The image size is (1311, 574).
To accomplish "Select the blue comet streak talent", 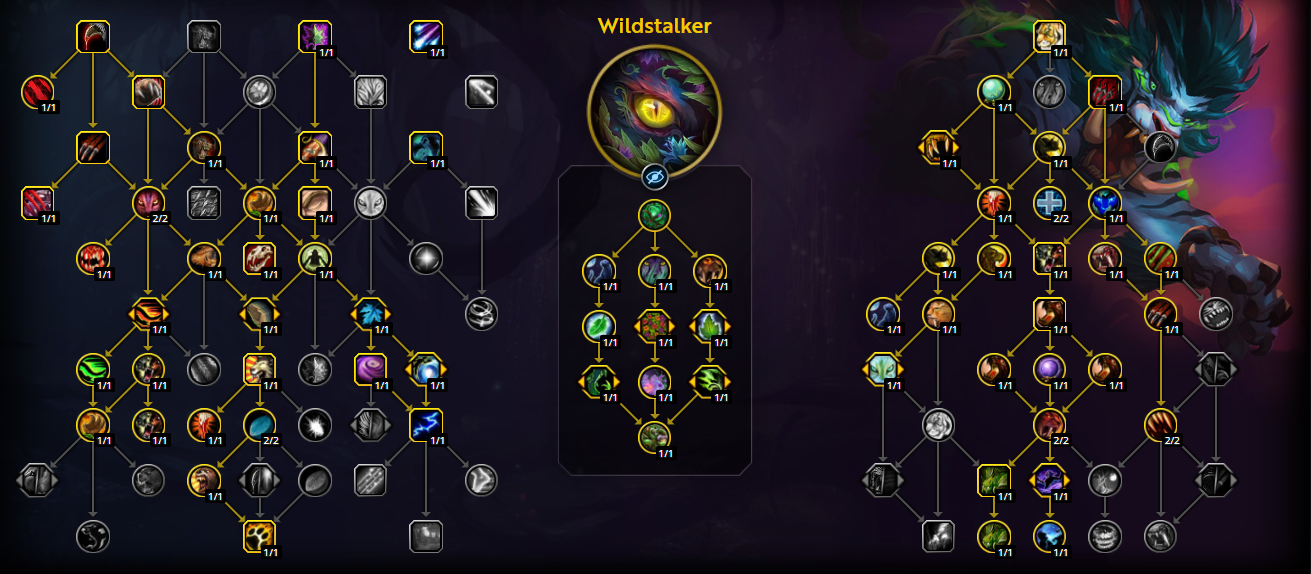I will [x=426, y=37].
